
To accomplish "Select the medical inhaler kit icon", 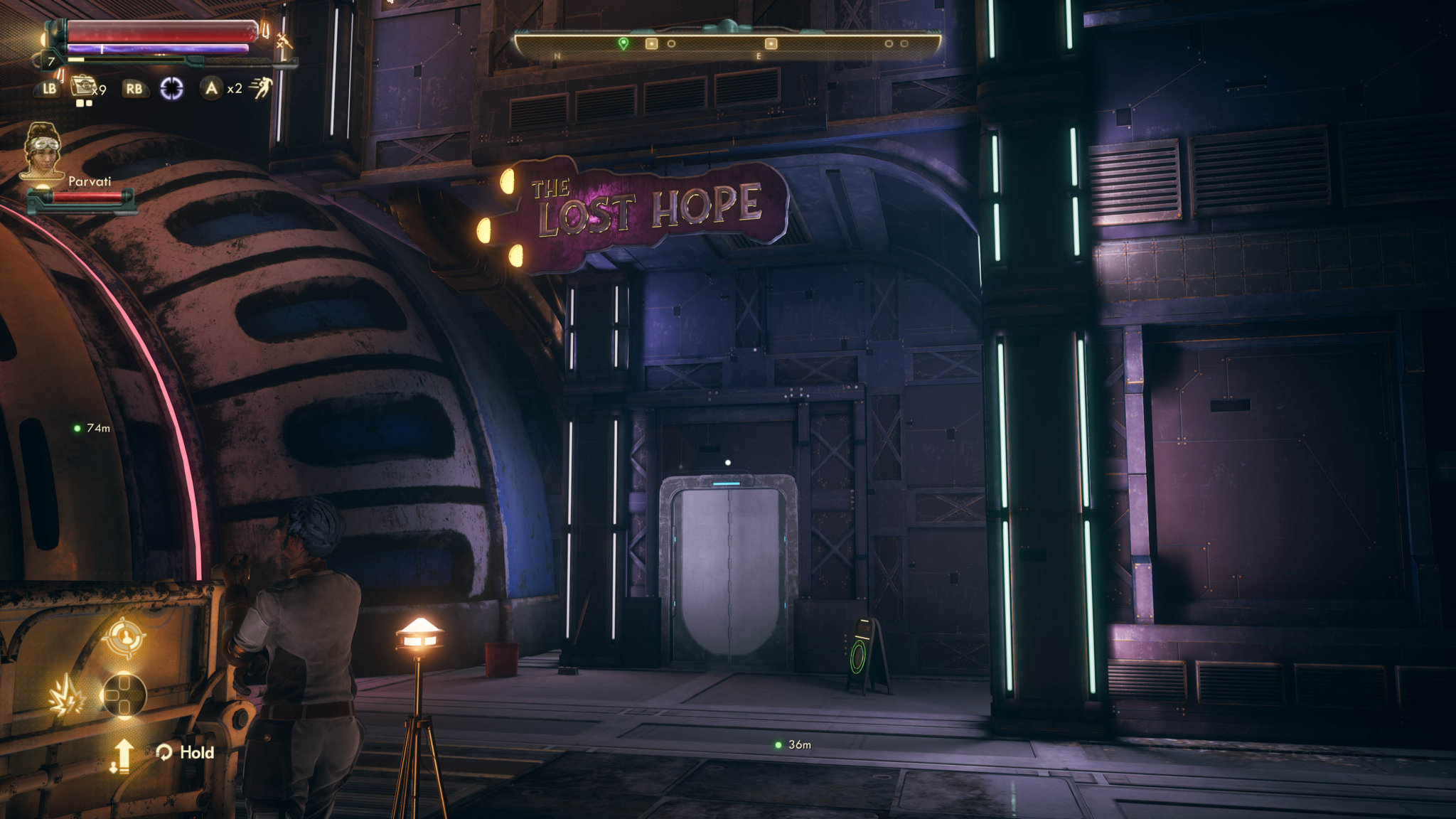I will [x=84, y=87].
